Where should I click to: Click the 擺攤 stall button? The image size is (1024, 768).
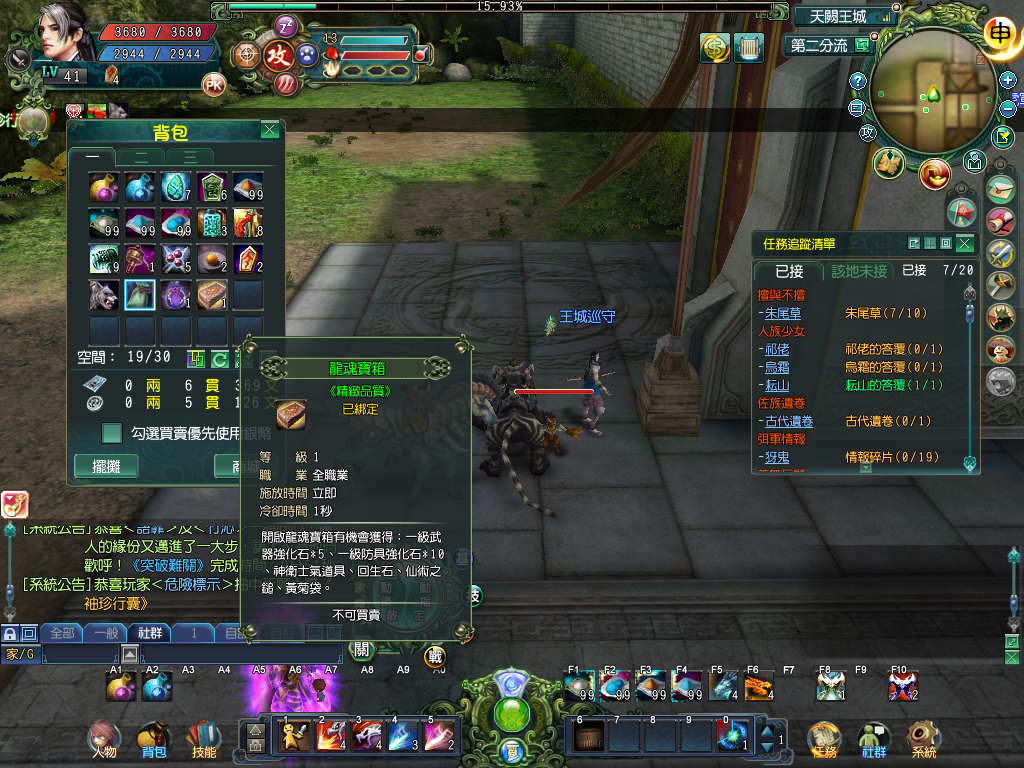[x=106, y=466]
